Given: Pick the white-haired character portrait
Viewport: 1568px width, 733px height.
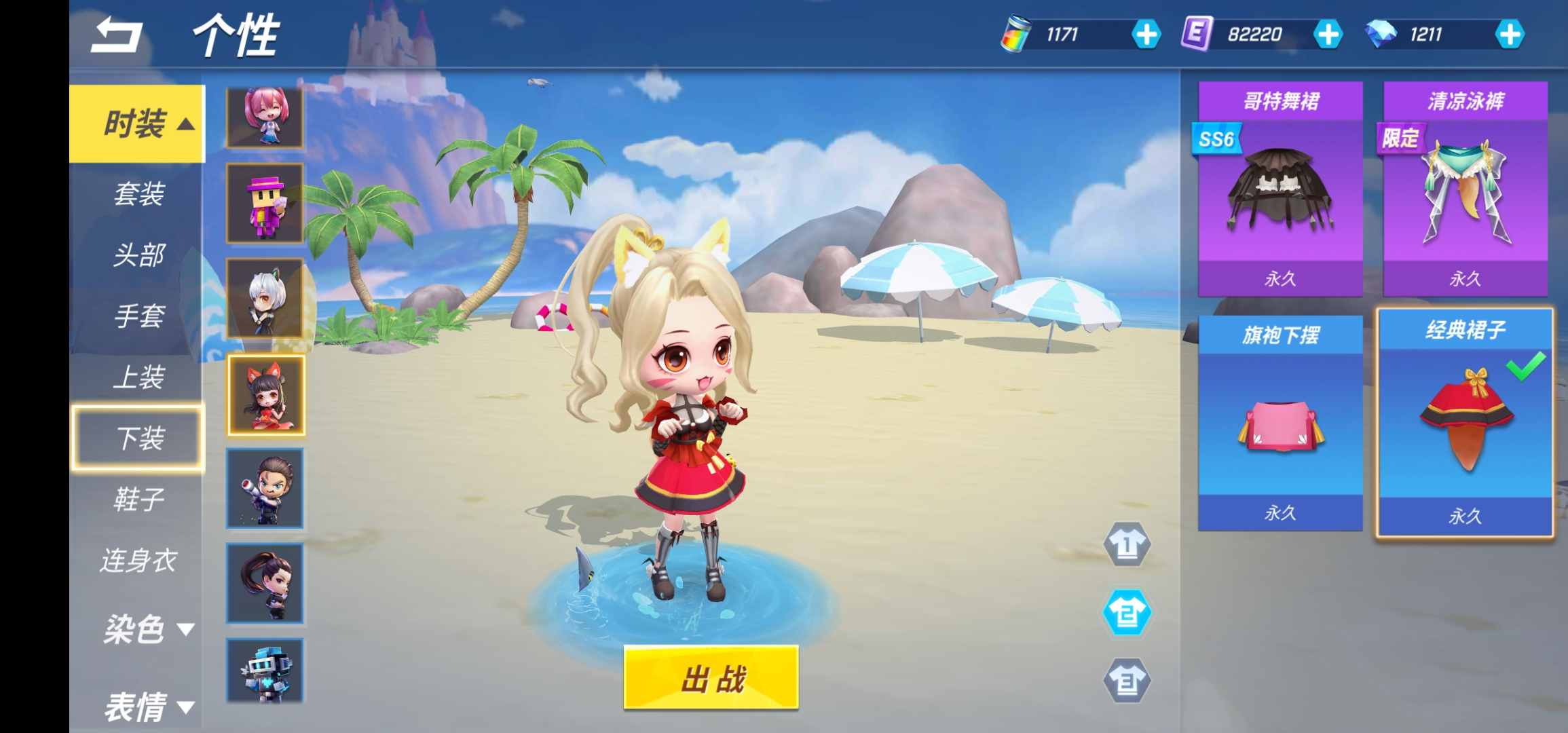Looking at the screenshot, I should (x=265, y=299).
